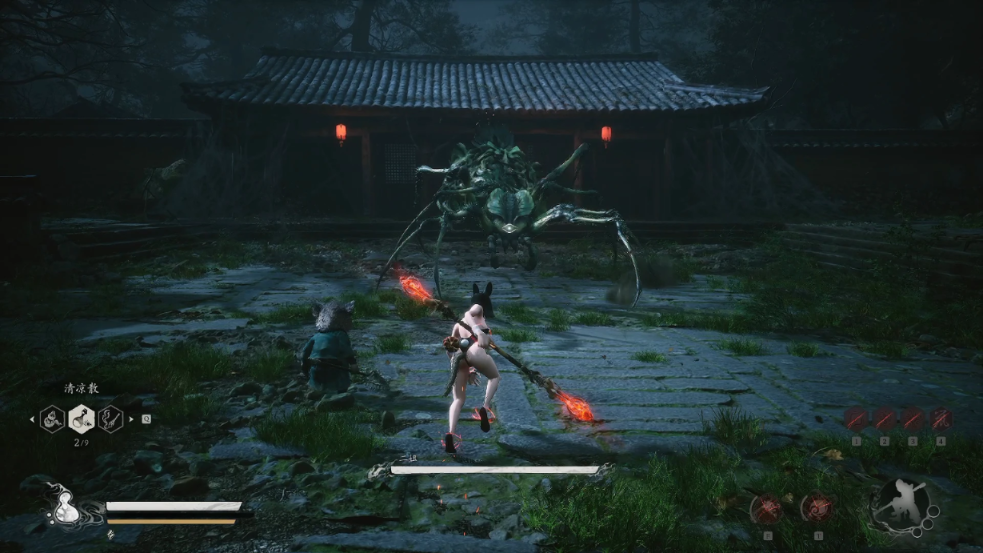Viewport: 983px width, 553px height.
Task: Click the left arrow of the item selector
Action: click(x=33, y=418)
